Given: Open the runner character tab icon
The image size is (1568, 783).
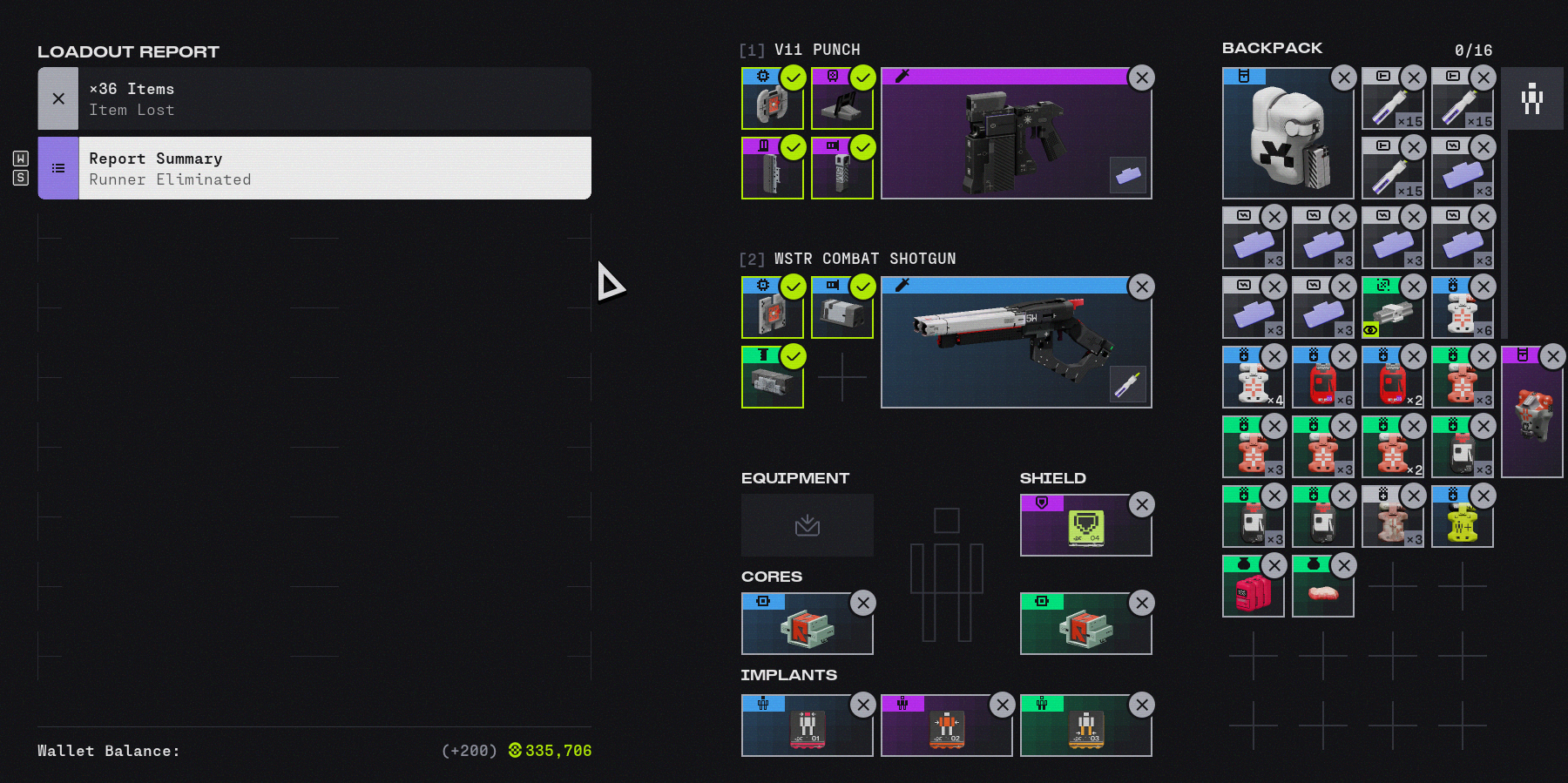Looking at the screenshot, I should point(1531,98).
